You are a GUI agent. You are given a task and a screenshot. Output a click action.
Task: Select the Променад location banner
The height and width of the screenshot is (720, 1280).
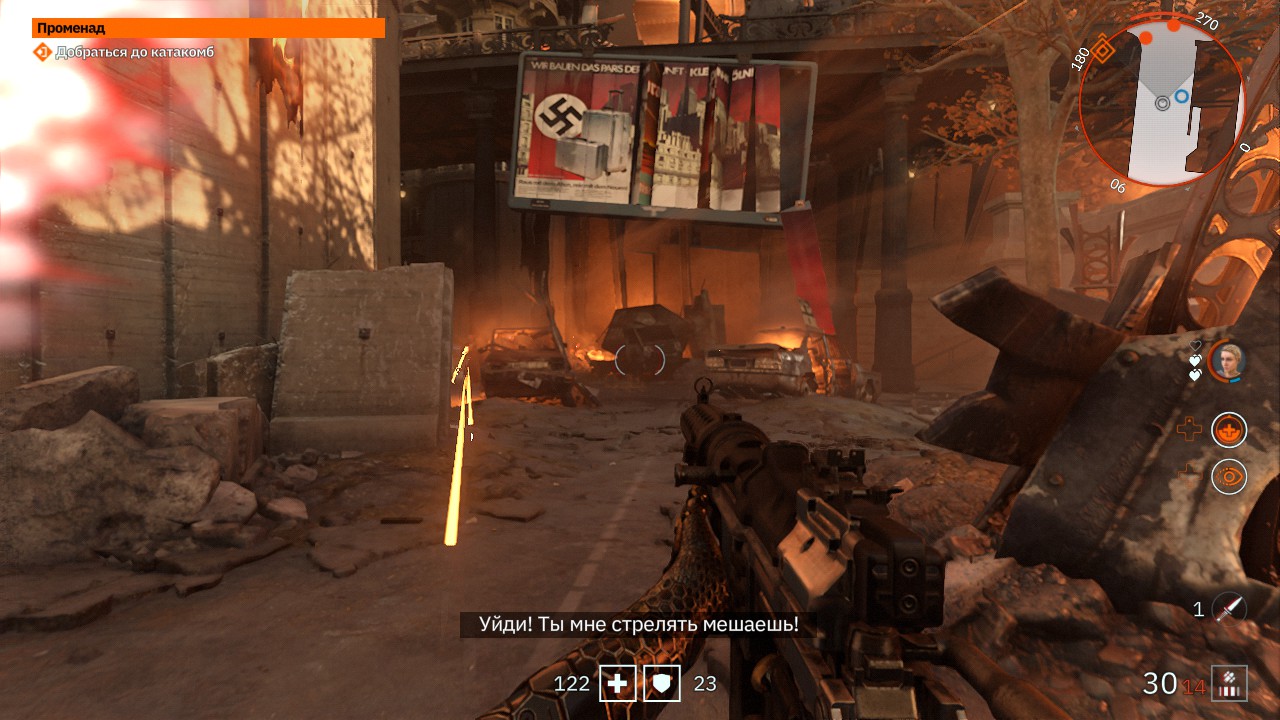tap(208, 28)
